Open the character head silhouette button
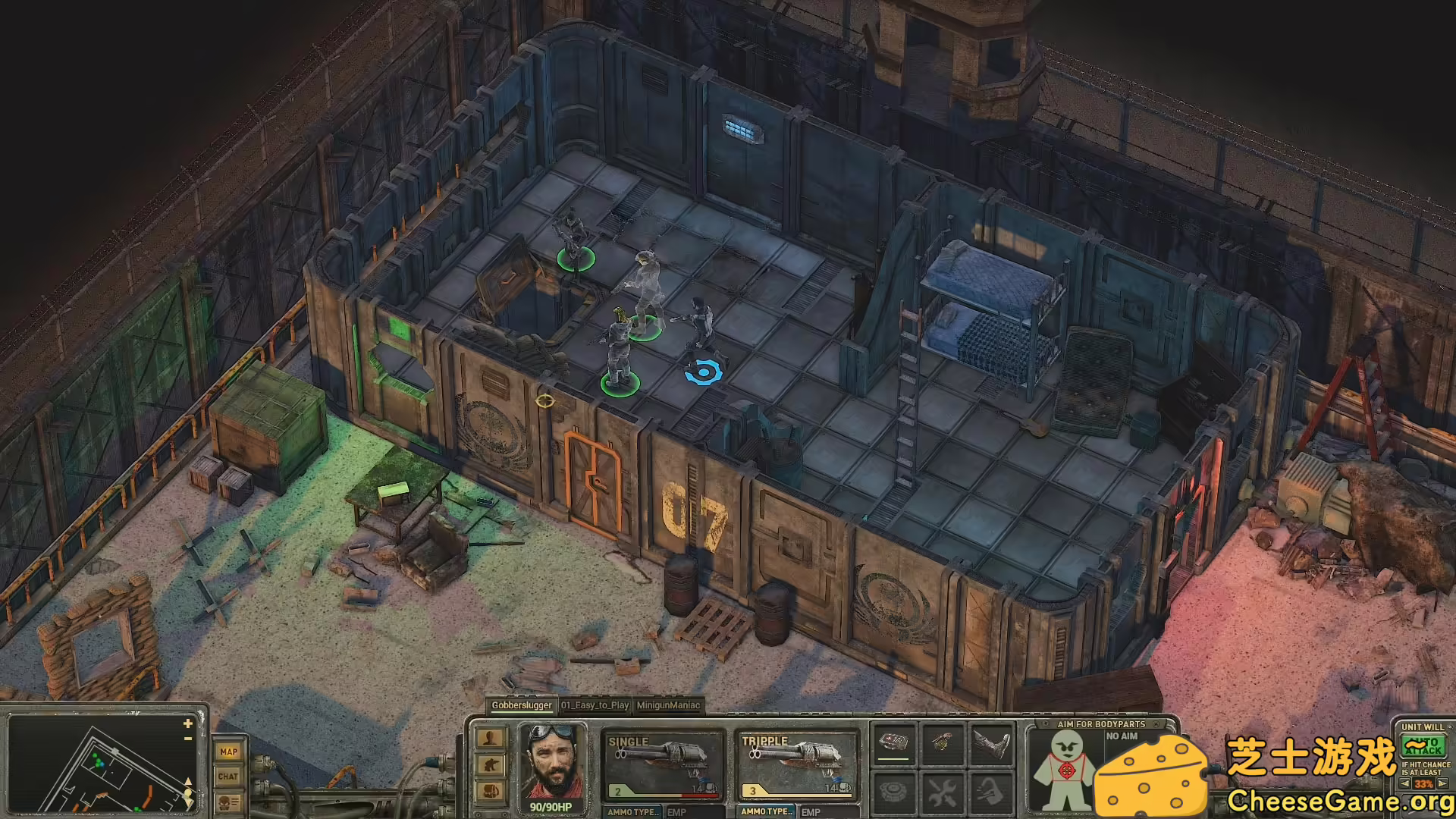 point(491,739)
